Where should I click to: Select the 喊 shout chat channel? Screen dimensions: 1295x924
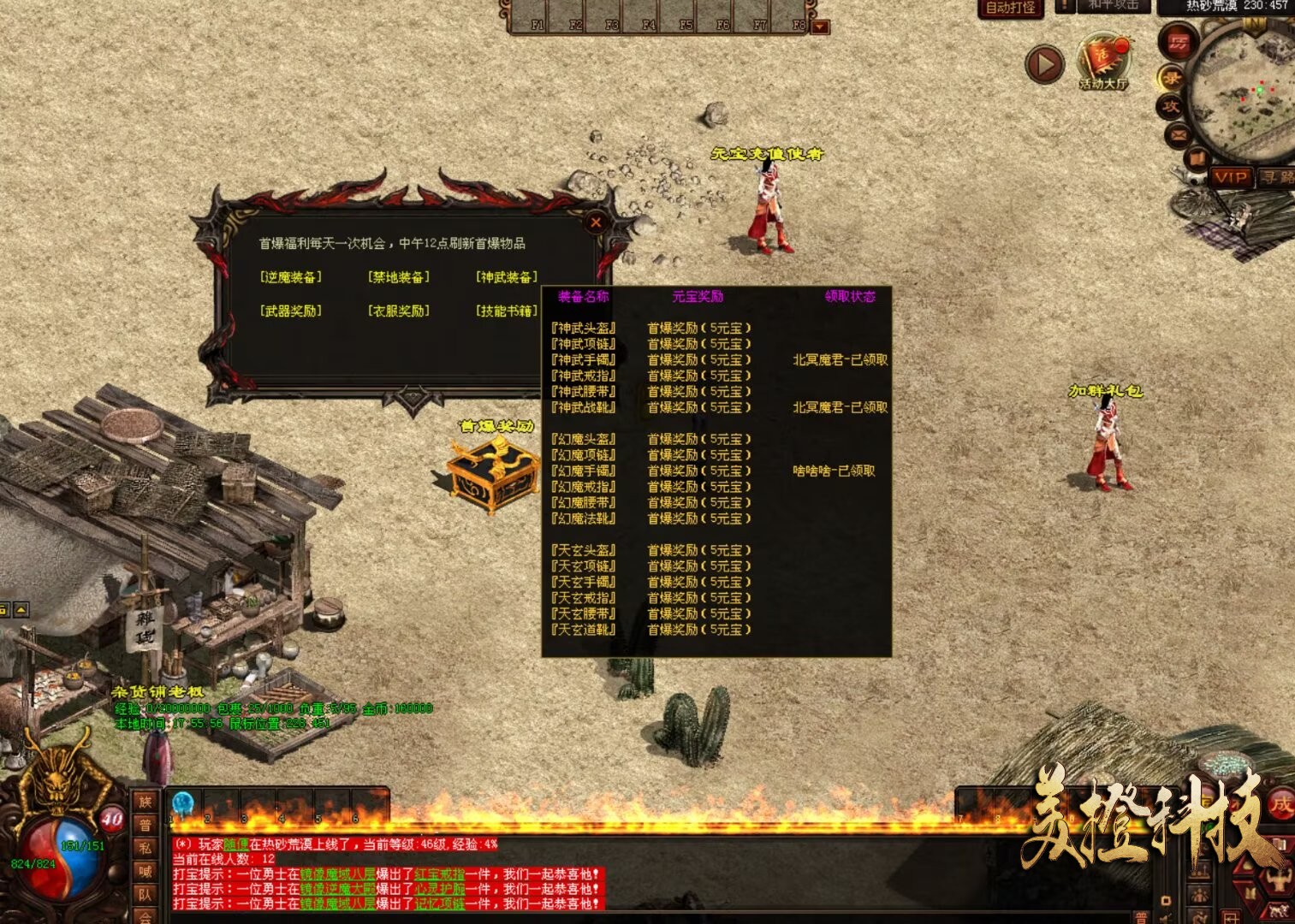[145, 871]
